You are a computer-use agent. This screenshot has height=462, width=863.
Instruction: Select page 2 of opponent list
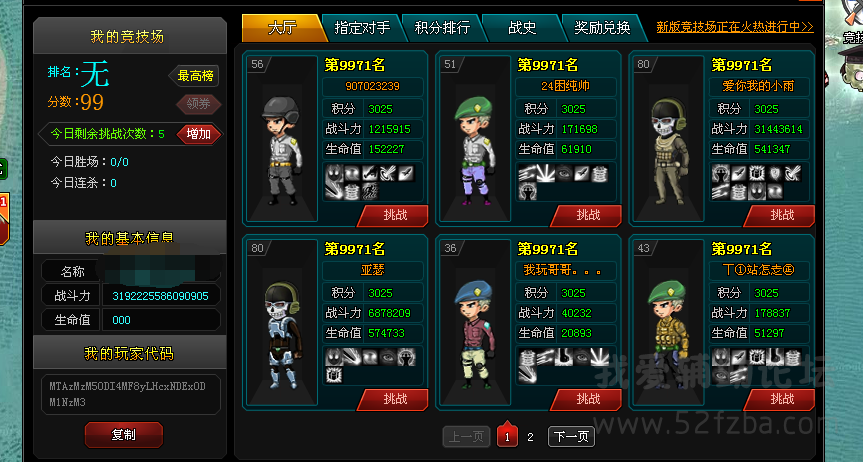530,437
